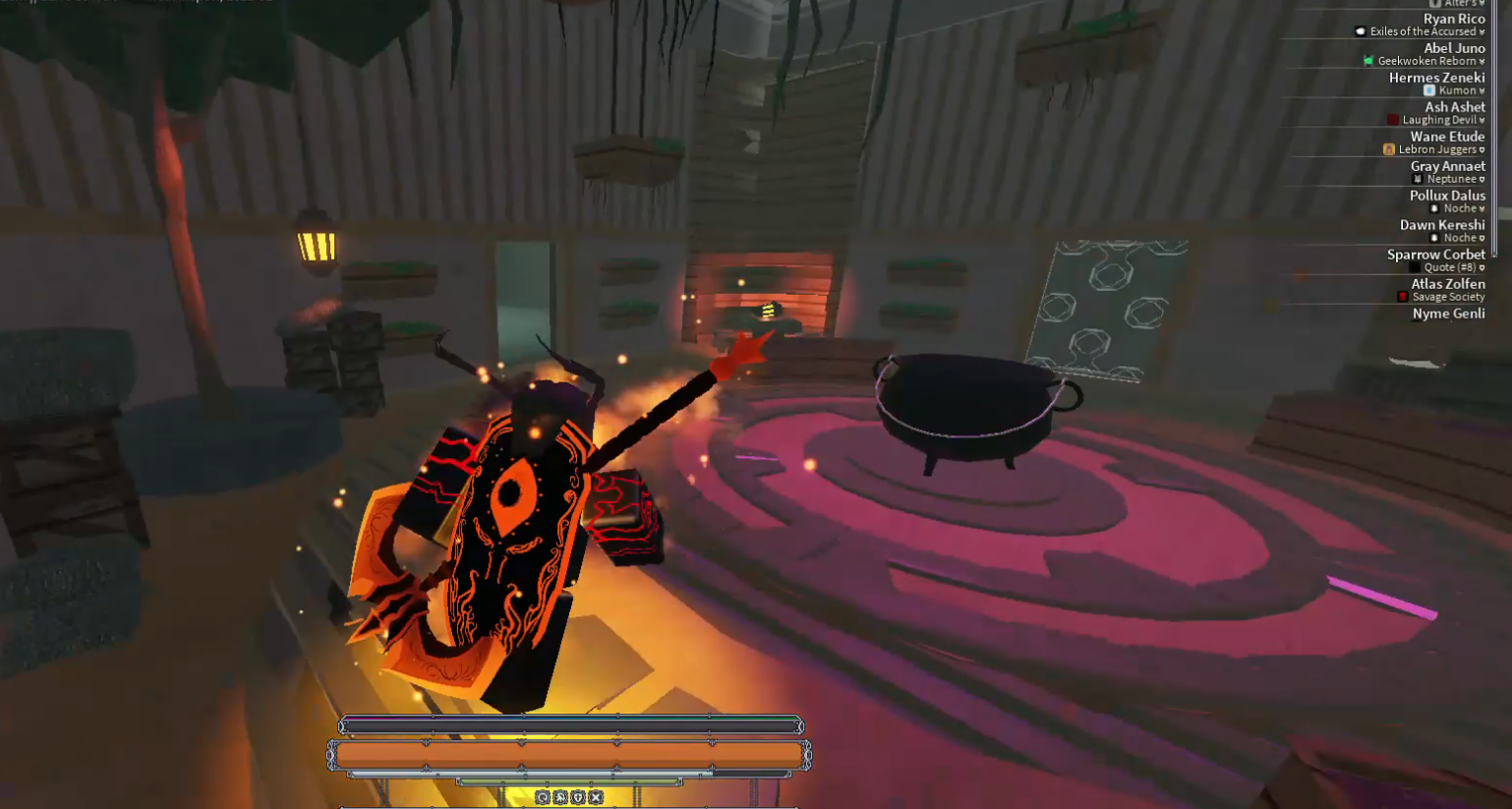Select Ryan Rico in the player list

pos(1453,20)
